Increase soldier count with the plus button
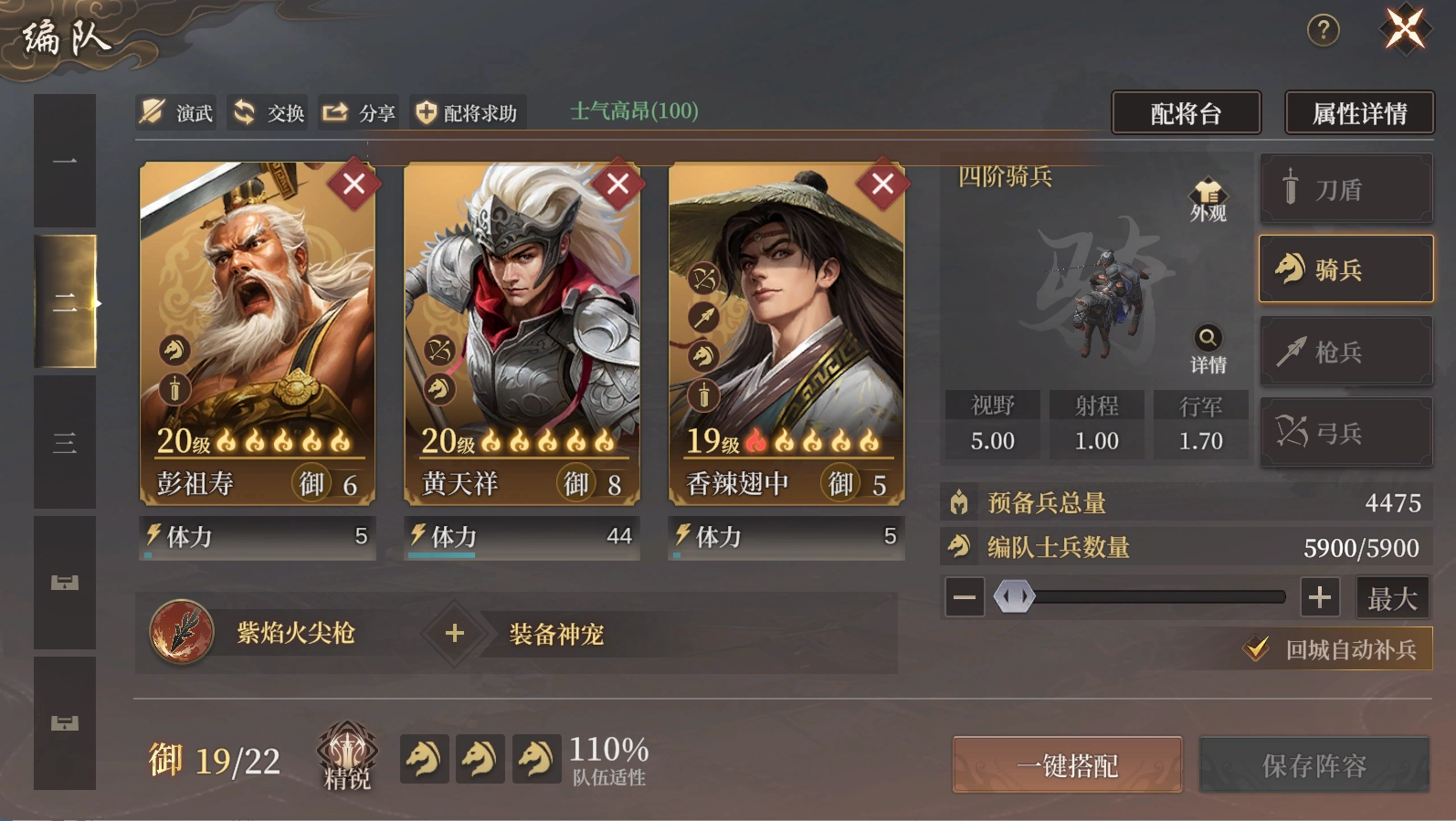 [x=1319, y=598]
